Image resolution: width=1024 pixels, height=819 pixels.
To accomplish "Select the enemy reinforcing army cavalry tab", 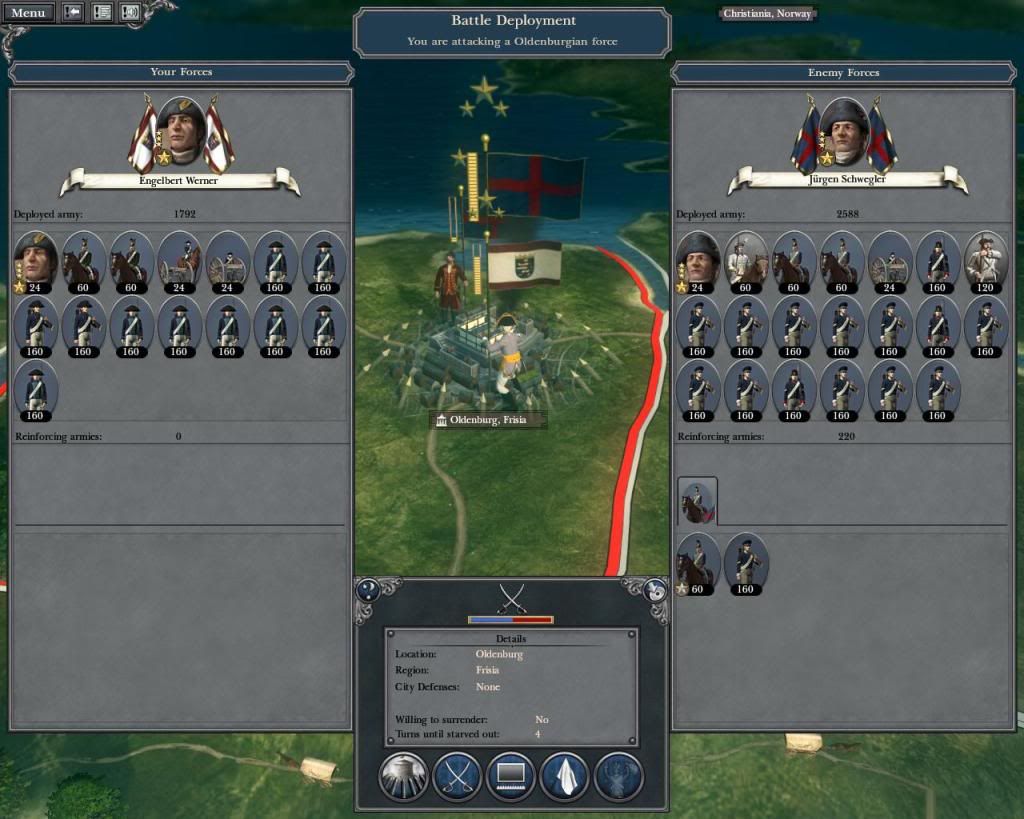I will (697, 501).
